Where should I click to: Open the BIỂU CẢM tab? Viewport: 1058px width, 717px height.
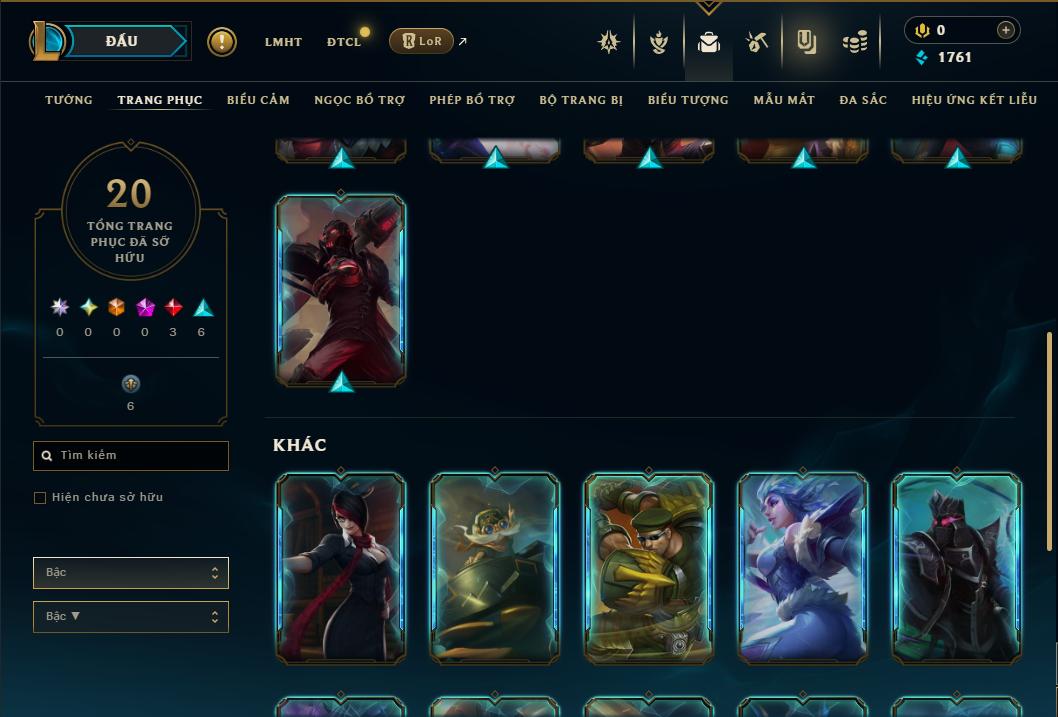[x=258, y=100]
